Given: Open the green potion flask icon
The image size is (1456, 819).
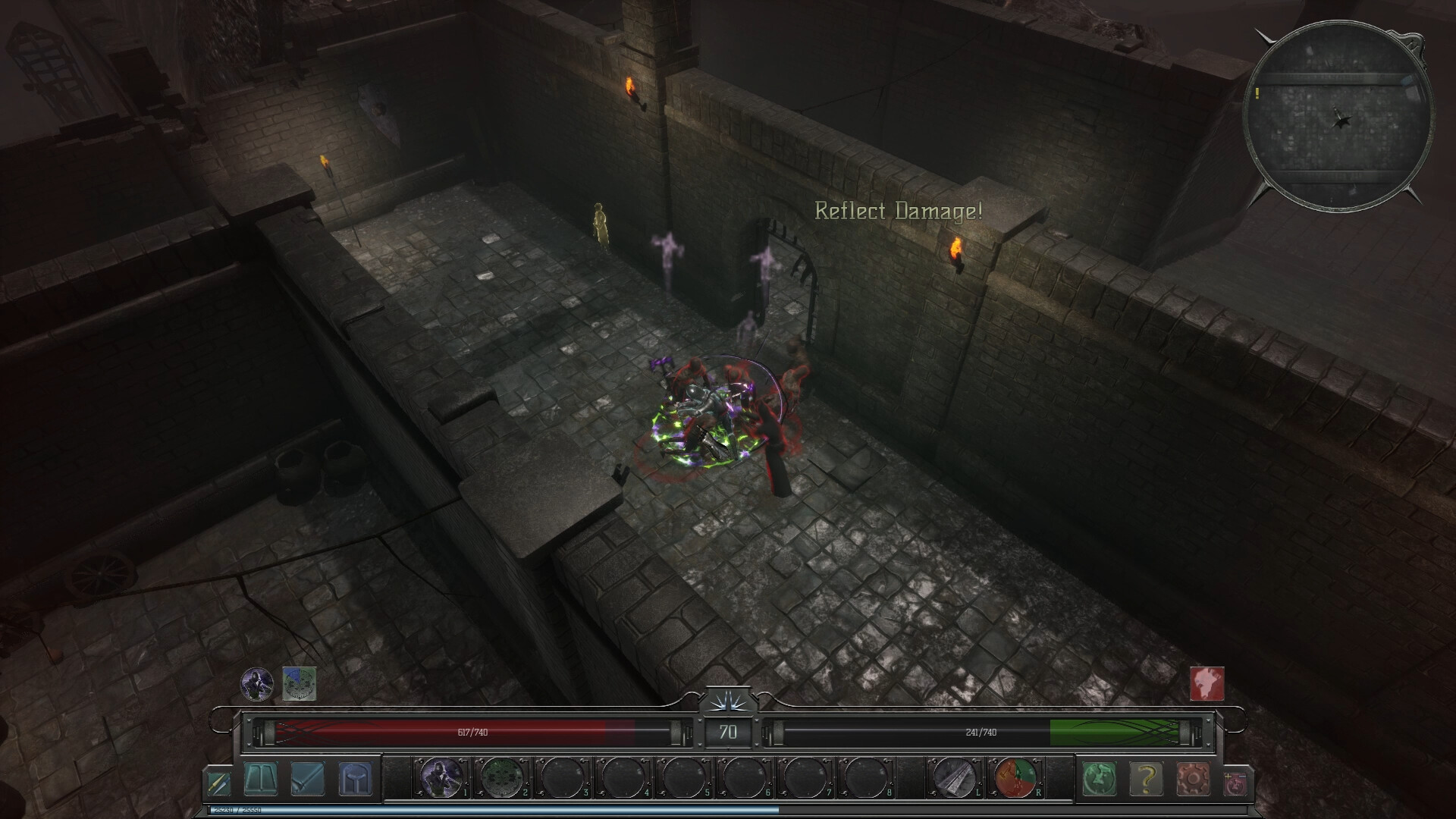Looking at the screenshot, I should click(x=1101, y=780).
